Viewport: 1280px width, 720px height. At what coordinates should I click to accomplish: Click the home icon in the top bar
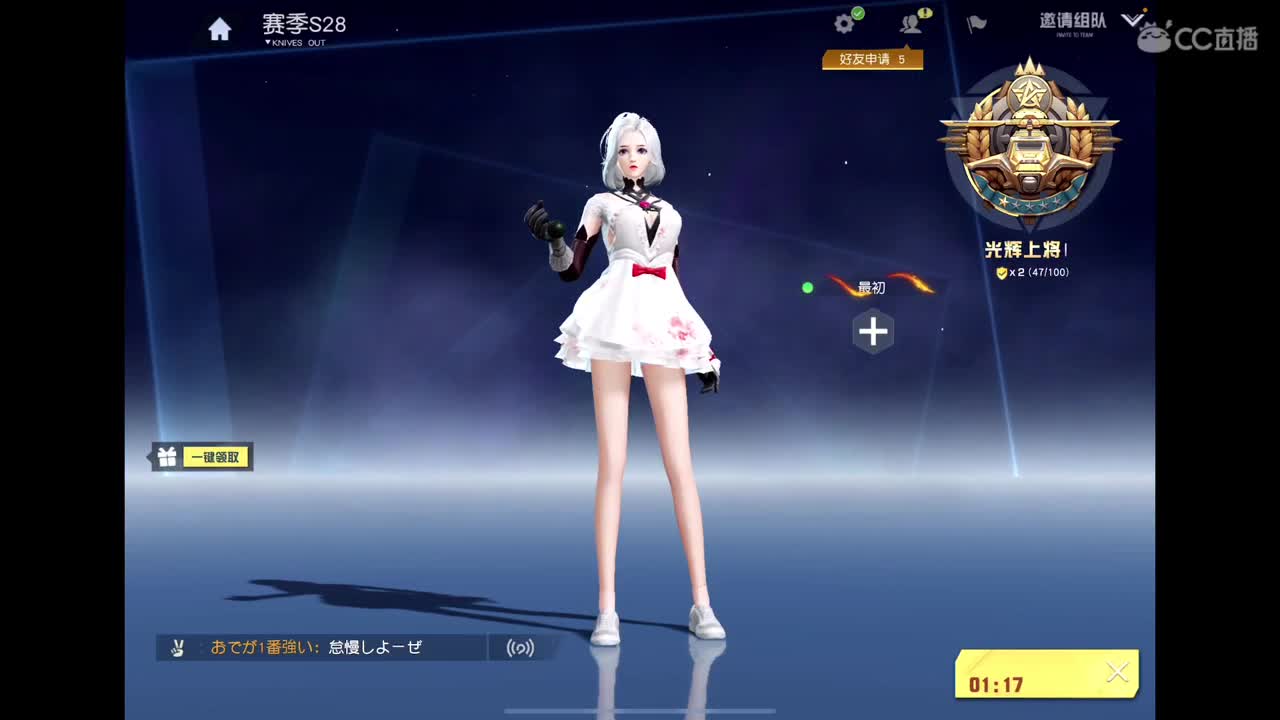220,28
